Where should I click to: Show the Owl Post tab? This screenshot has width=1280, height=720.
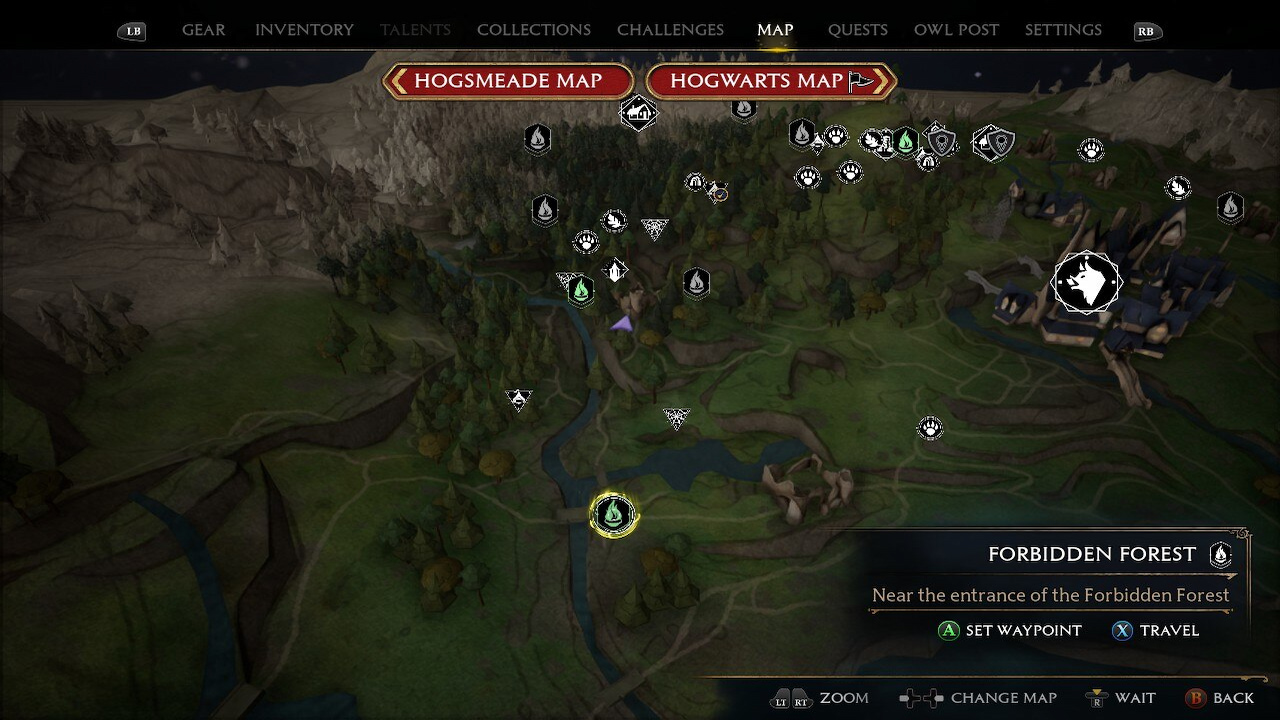pos(956,30)
